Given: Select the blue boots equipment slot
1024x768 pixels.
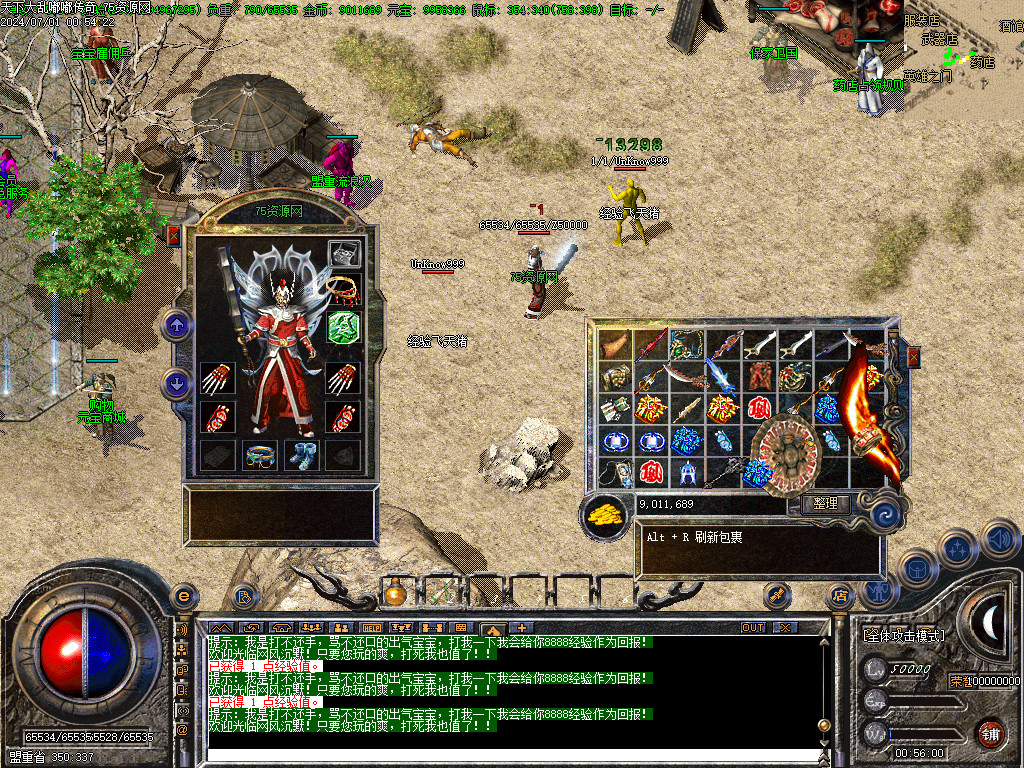Looking at the screenshot, I should click(301, 455).
